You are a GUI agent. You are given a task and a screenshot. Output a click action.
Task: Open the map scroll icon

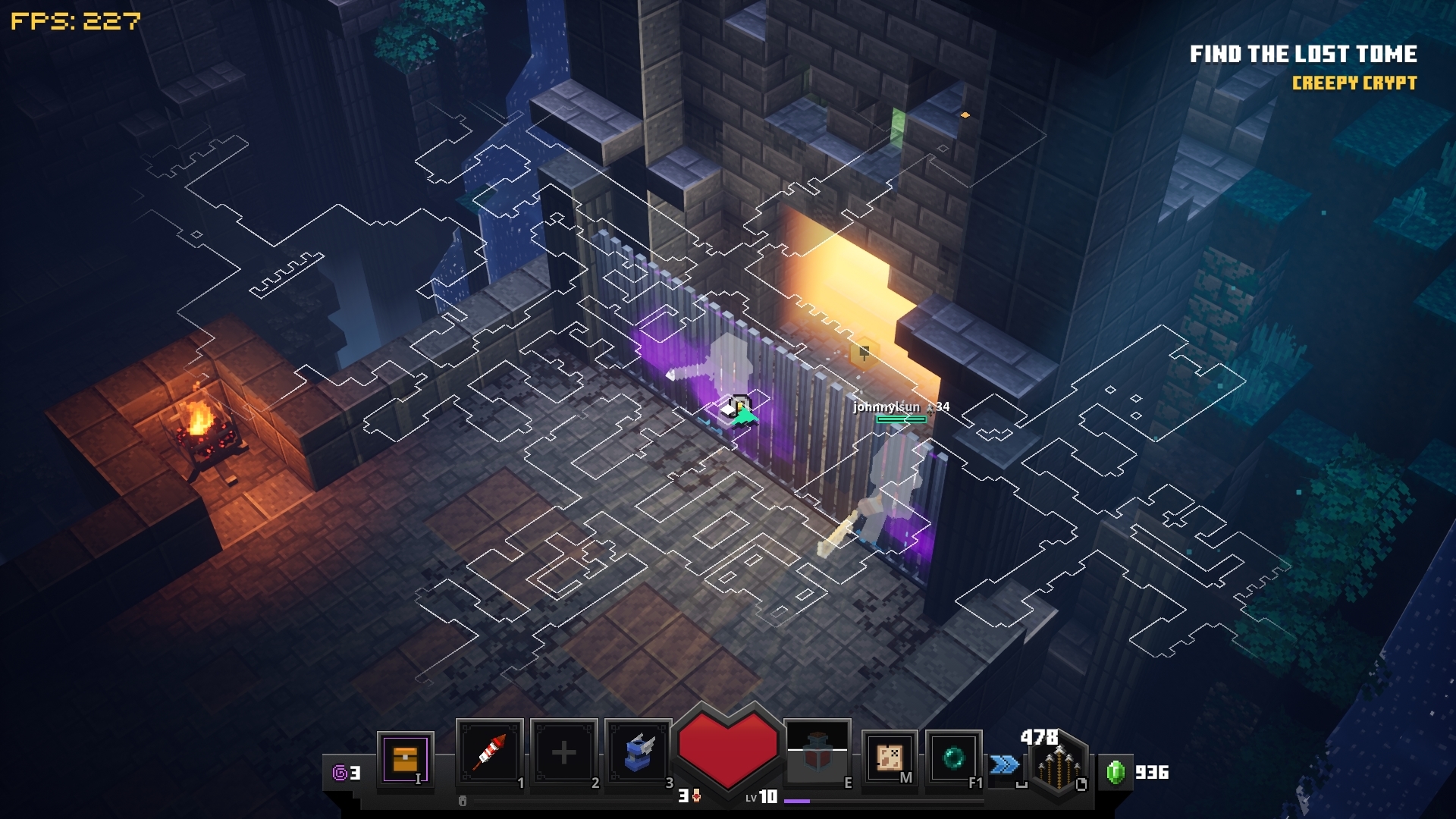tap(889, 757)
